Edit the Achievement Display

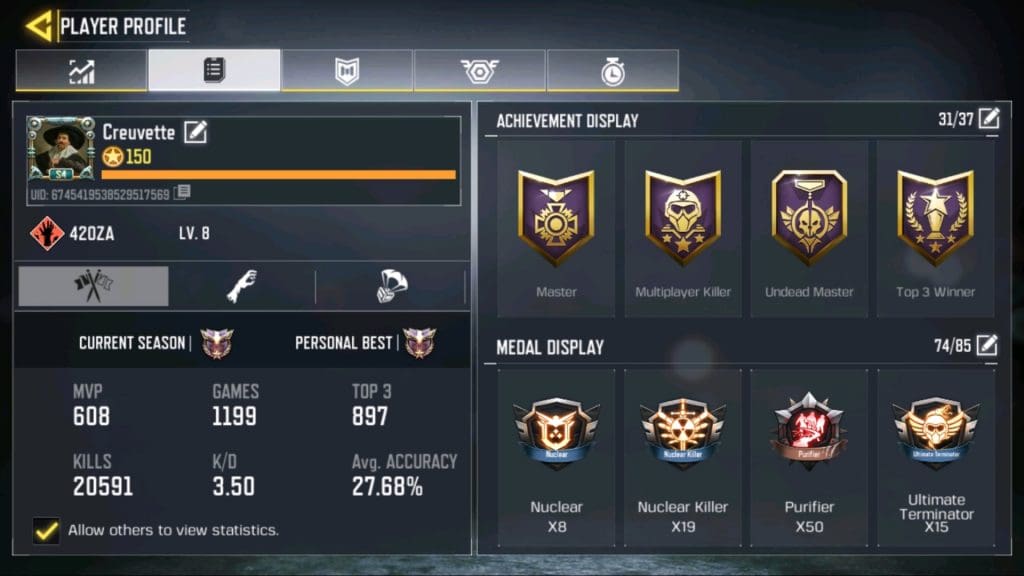click(988, 120)
